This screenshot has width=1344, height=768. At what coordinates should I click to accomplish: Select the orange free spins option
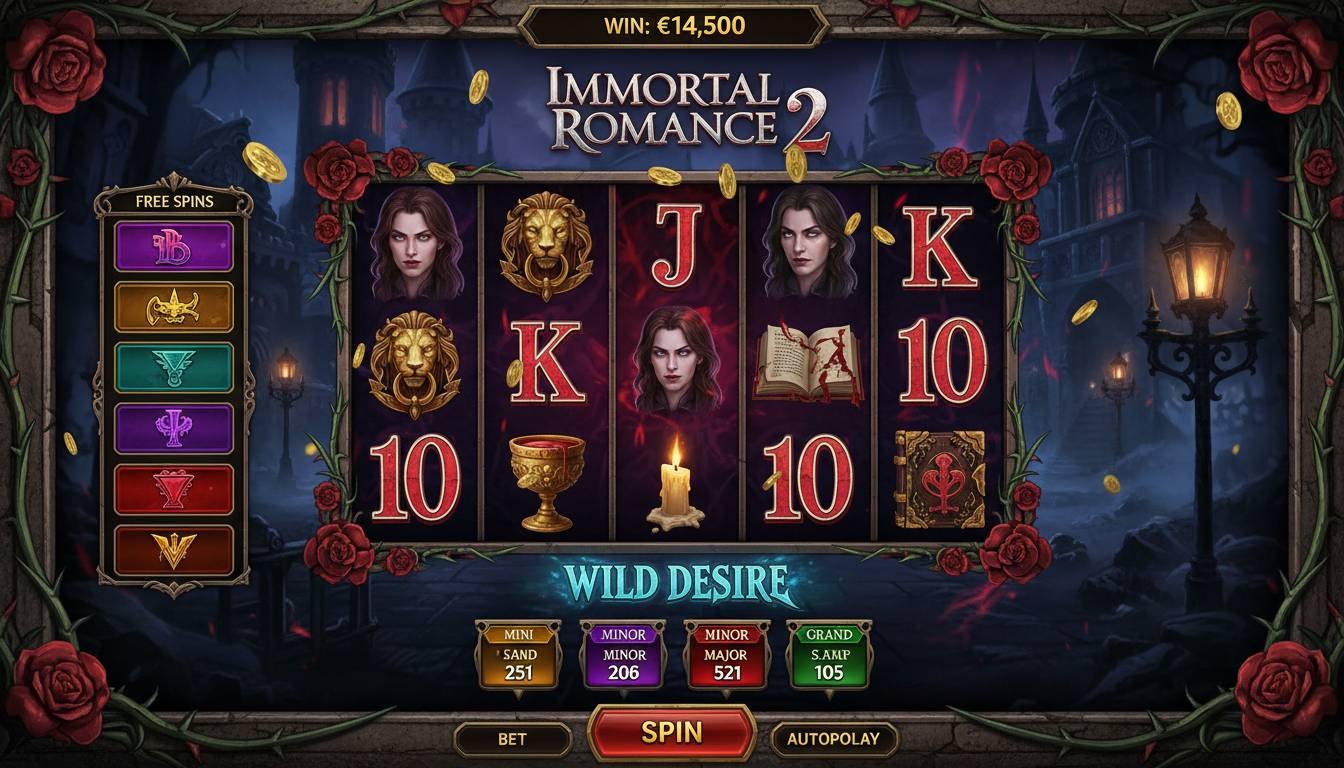[174, 307]
